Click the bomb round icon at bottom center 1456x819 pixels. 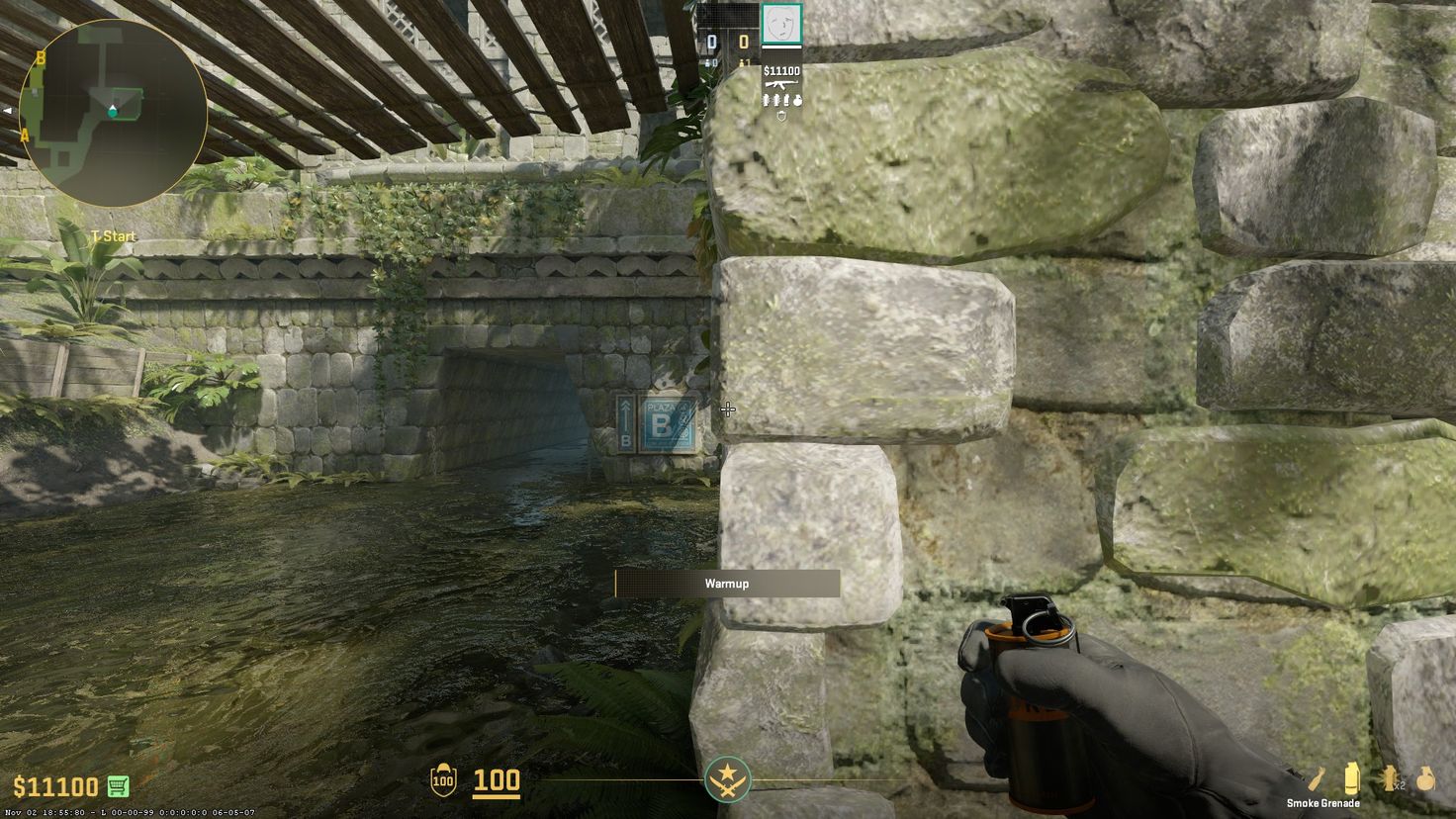[727, 780]
